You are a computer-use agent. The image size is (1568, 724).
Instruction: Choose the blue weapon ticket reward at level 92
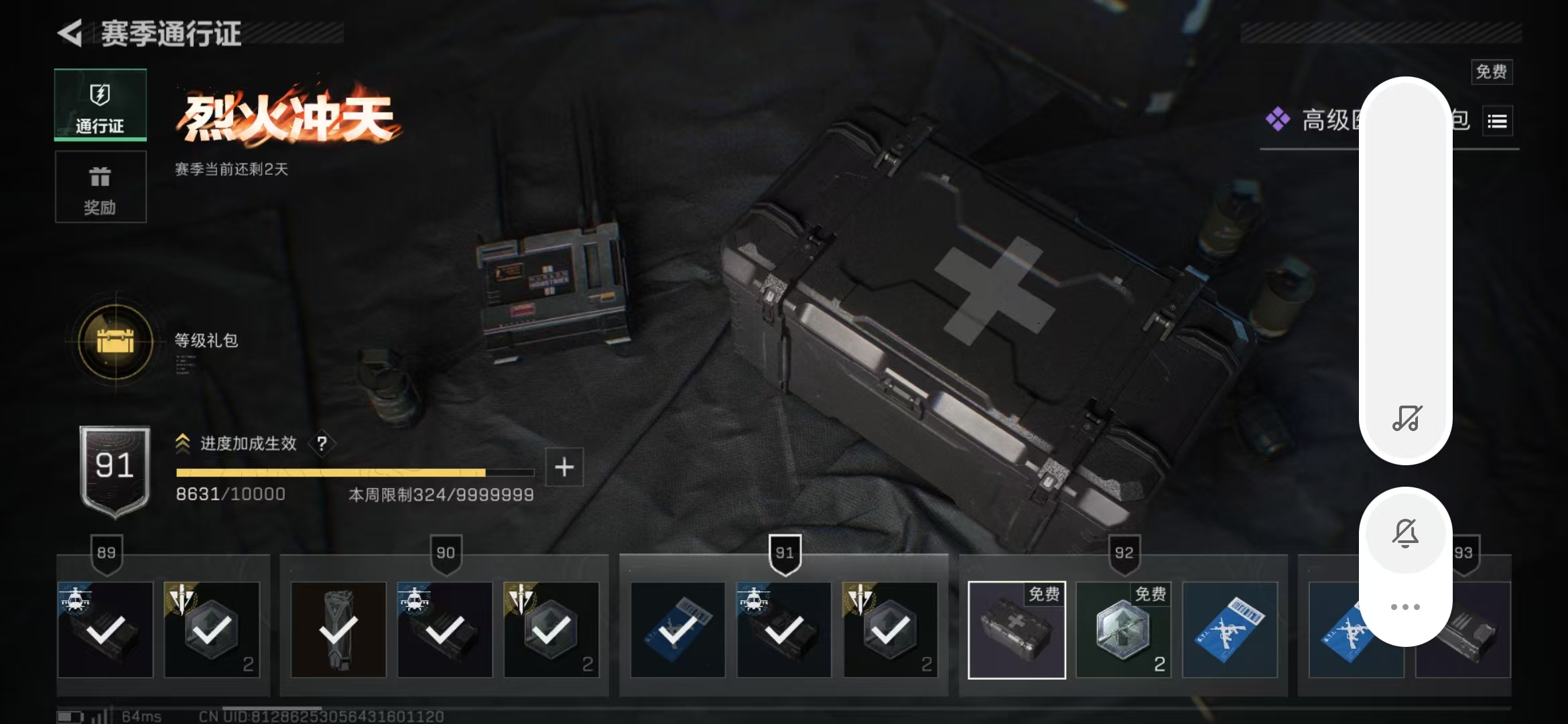pyautogui.click(x=1230, y=630)
